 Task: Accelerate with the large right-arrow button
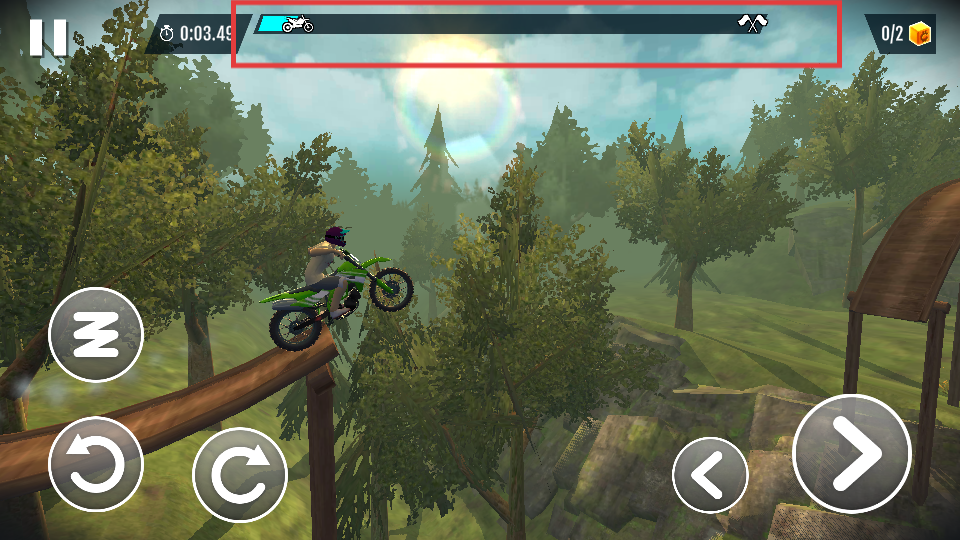851,453
